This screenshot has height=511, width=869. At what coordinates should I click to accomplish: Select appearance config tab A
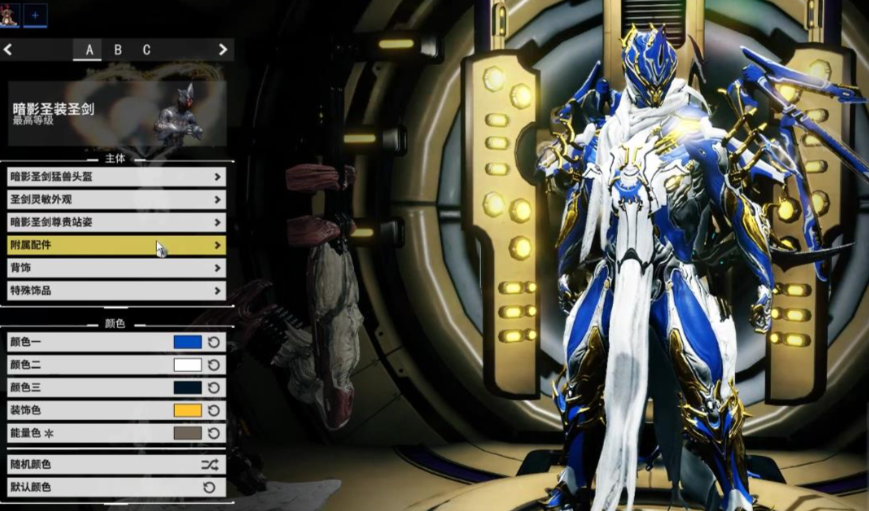(x=89, y=50)
